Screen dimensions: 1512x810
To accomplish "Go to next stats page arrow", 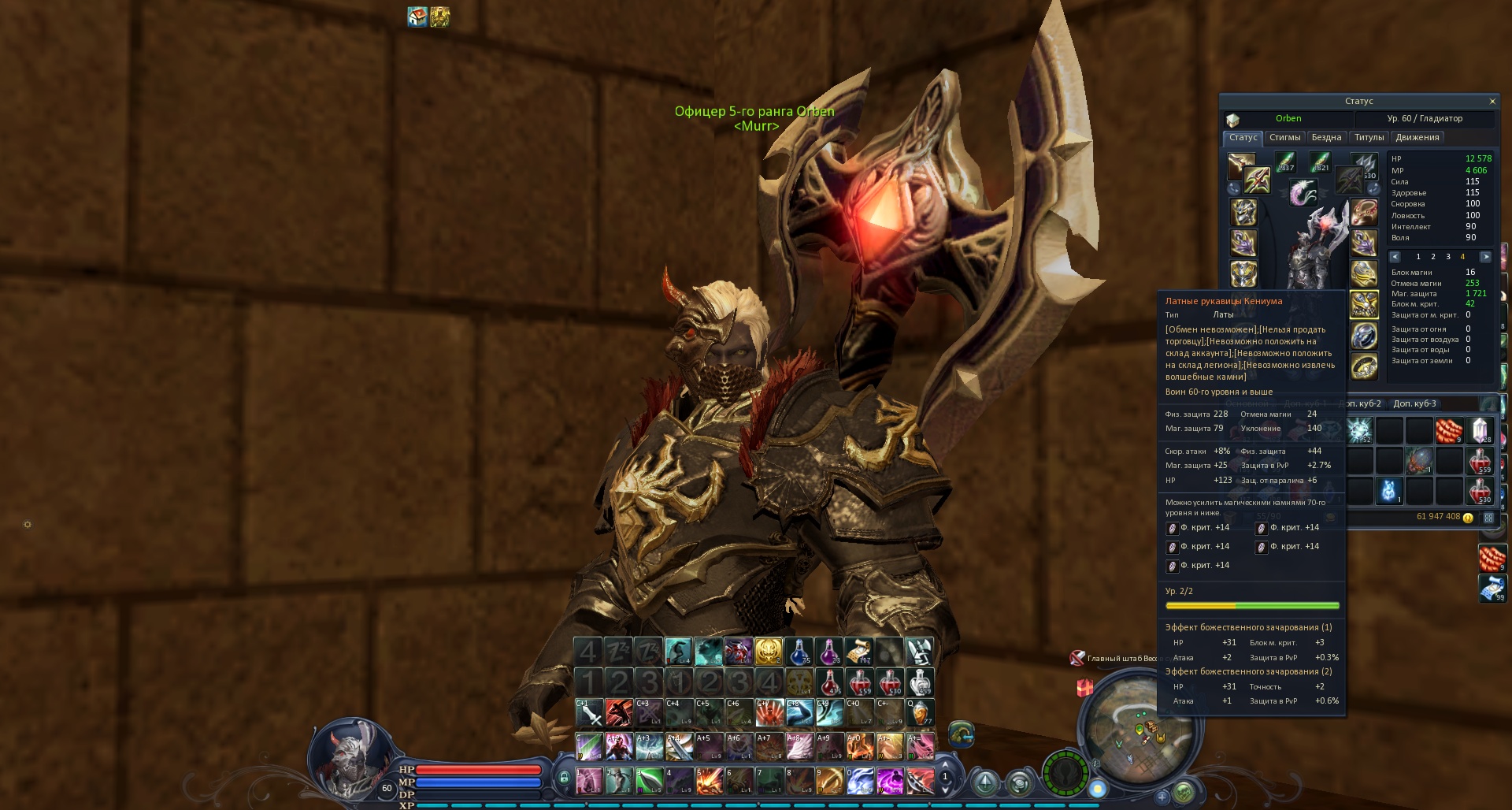I will (x=1485, y=257).
